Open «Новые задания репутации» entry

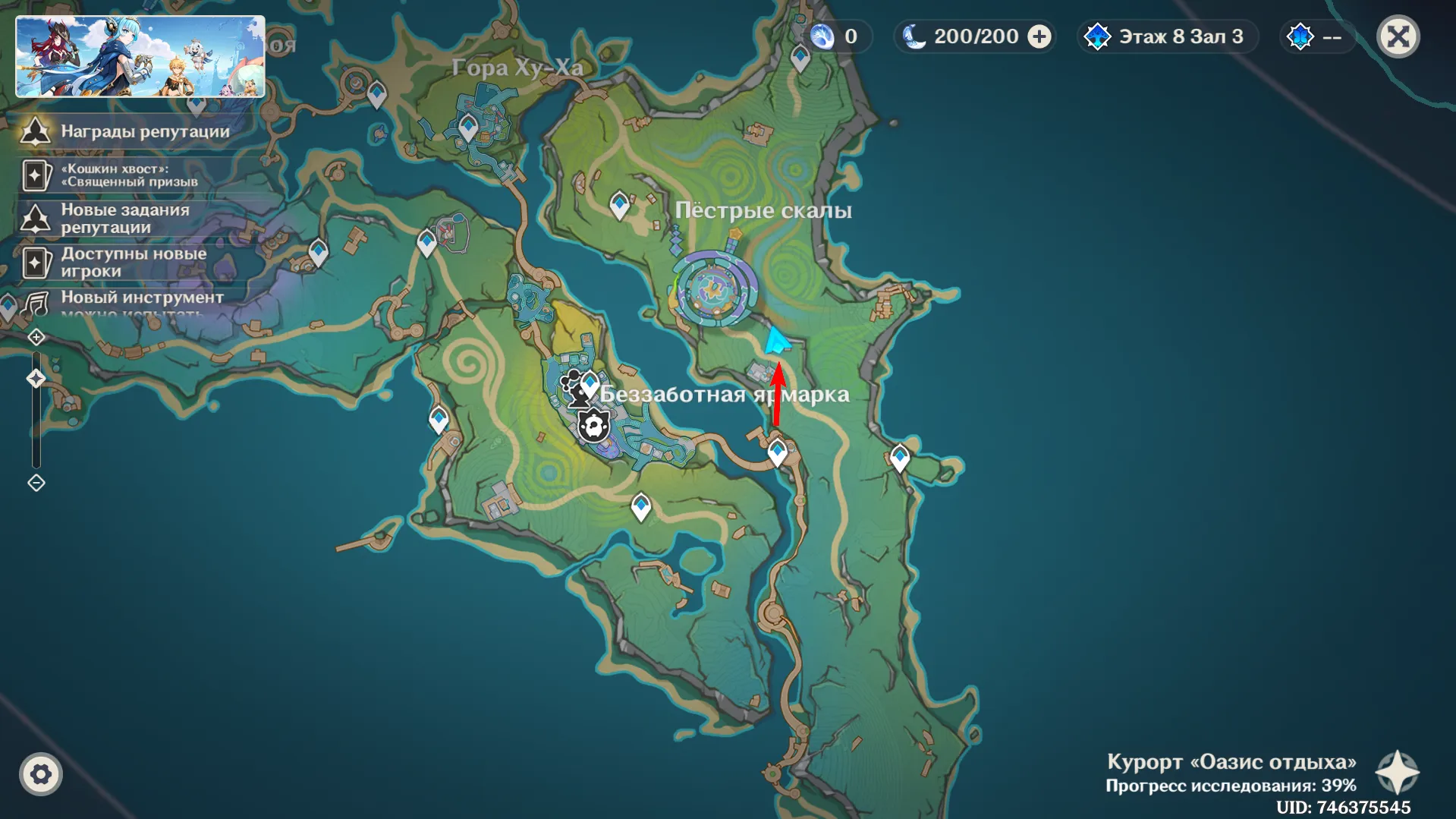[125, 219]
